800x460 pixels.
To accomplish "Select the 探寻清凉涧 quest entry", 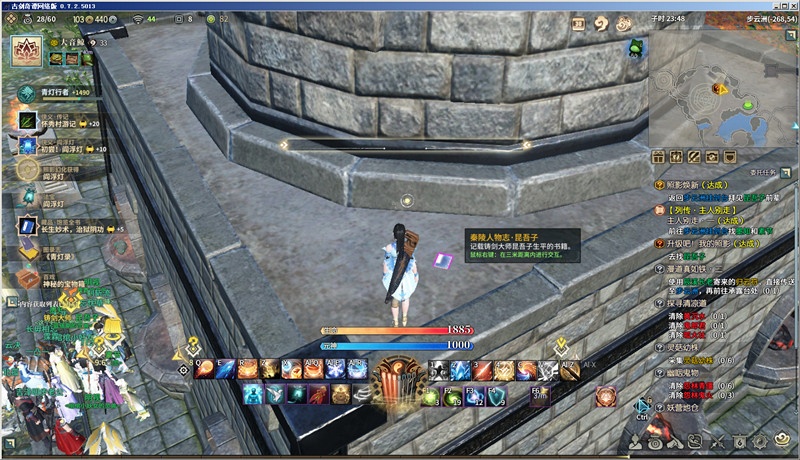I will pos(699,302).
